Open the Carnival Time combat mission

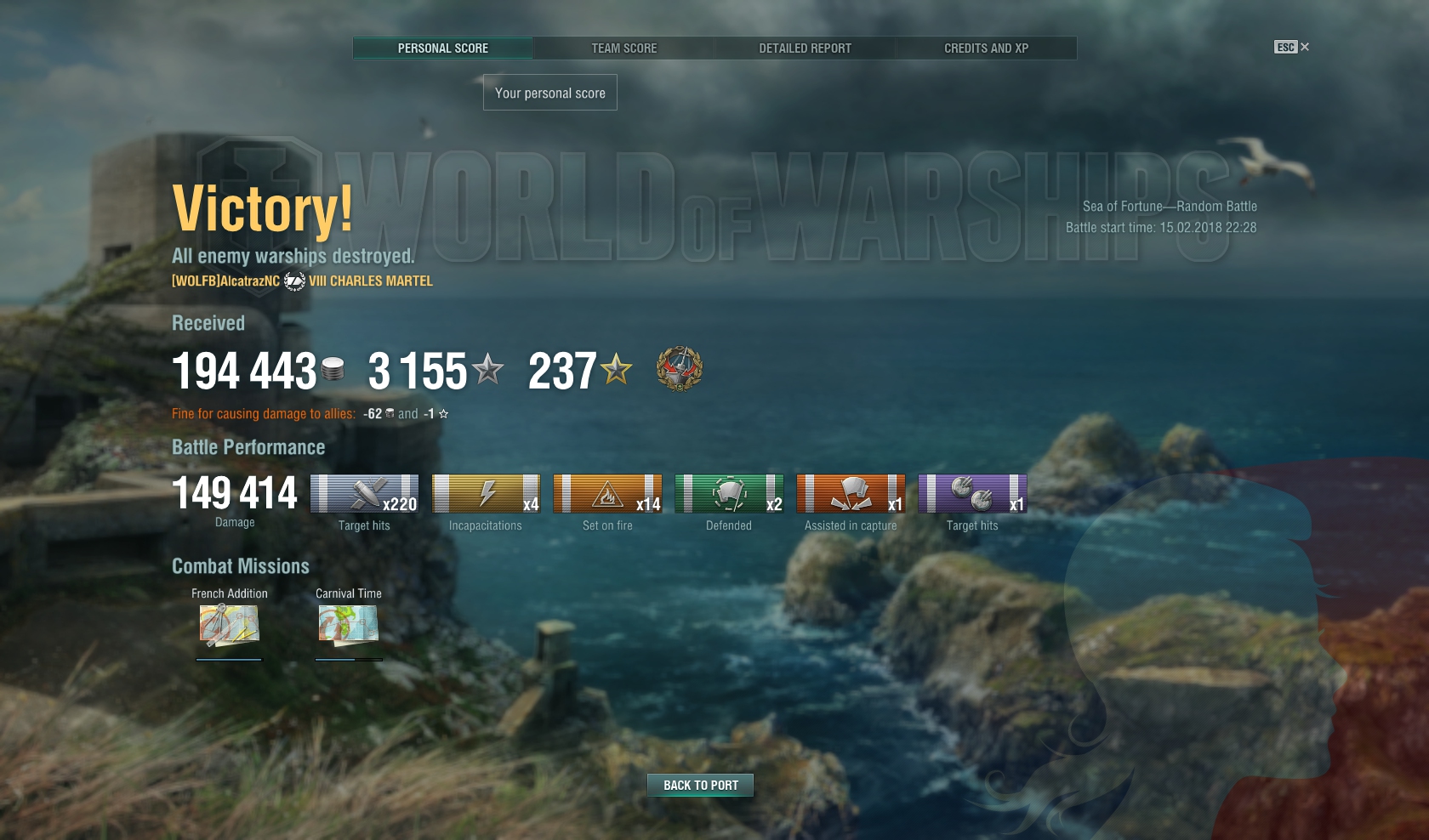[349, 624]
